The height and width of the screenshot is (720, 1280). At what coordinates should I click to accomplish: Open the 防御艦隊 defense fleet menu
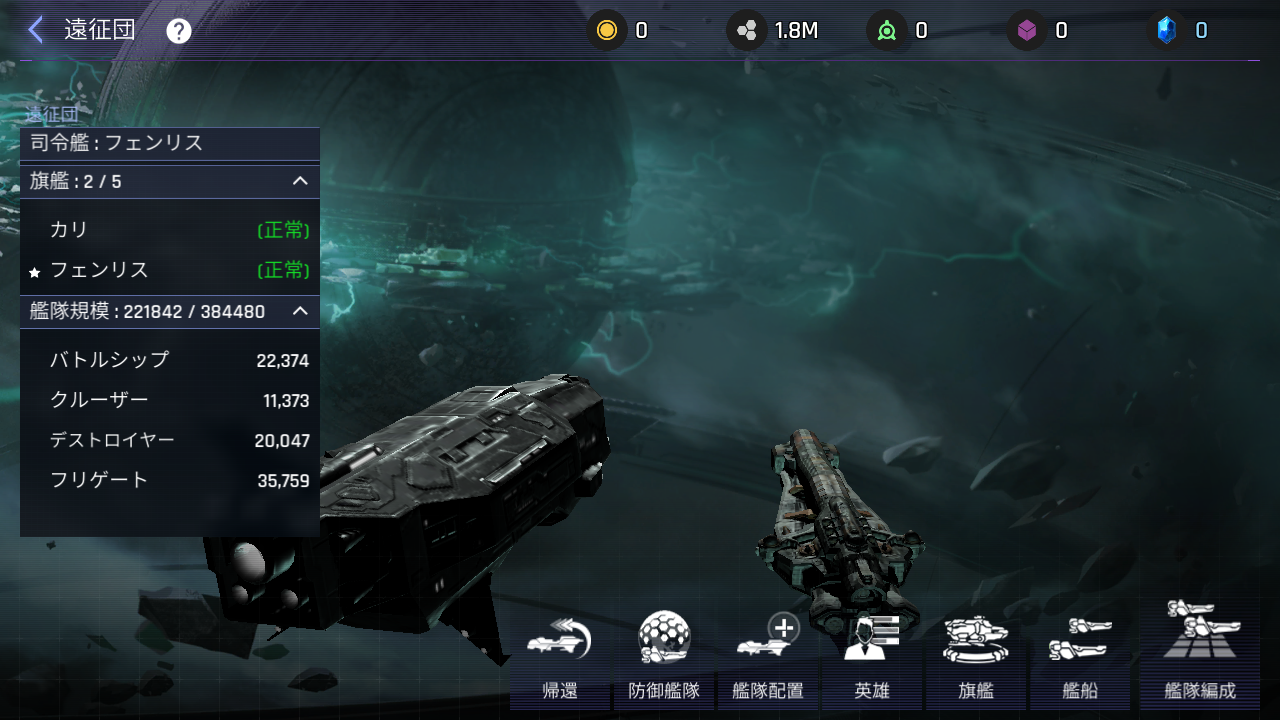[x=664, y=656]
